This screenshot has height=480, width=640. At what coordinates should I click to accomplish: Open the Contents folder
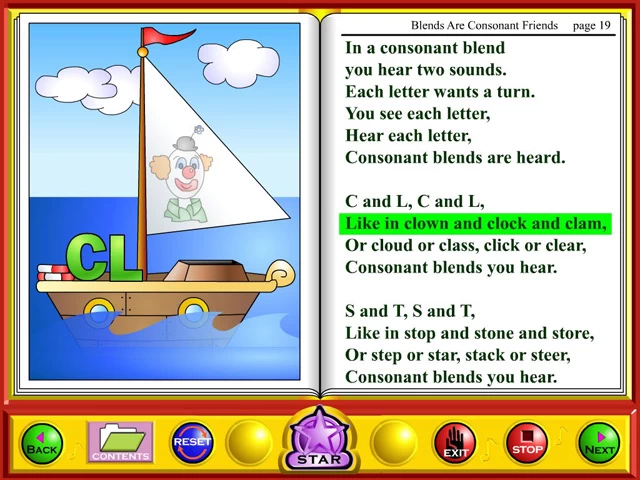[120, 443]
